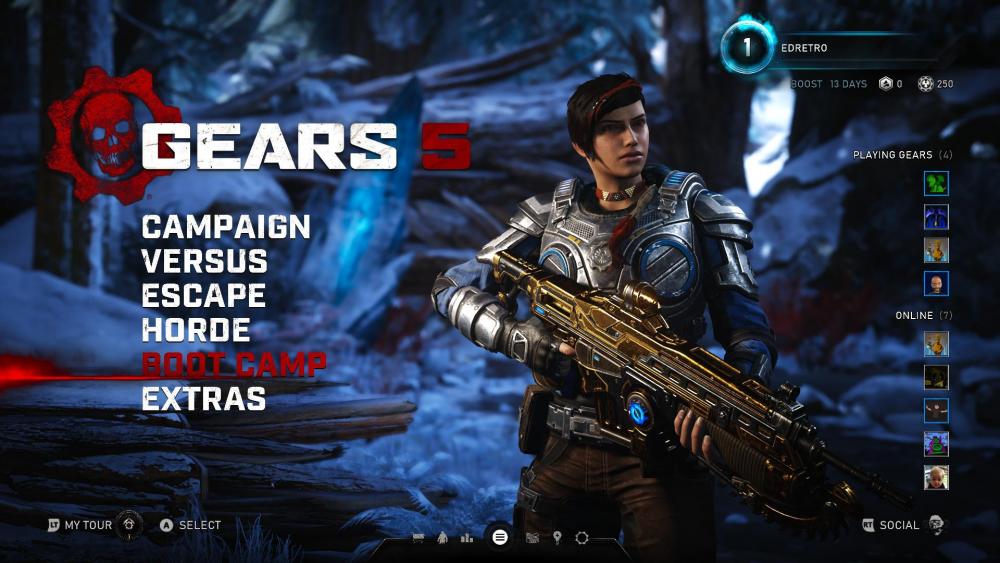This screenshot has height=563, width=1000.
Task: Open My Tour
Action: (x=86, y=525)
